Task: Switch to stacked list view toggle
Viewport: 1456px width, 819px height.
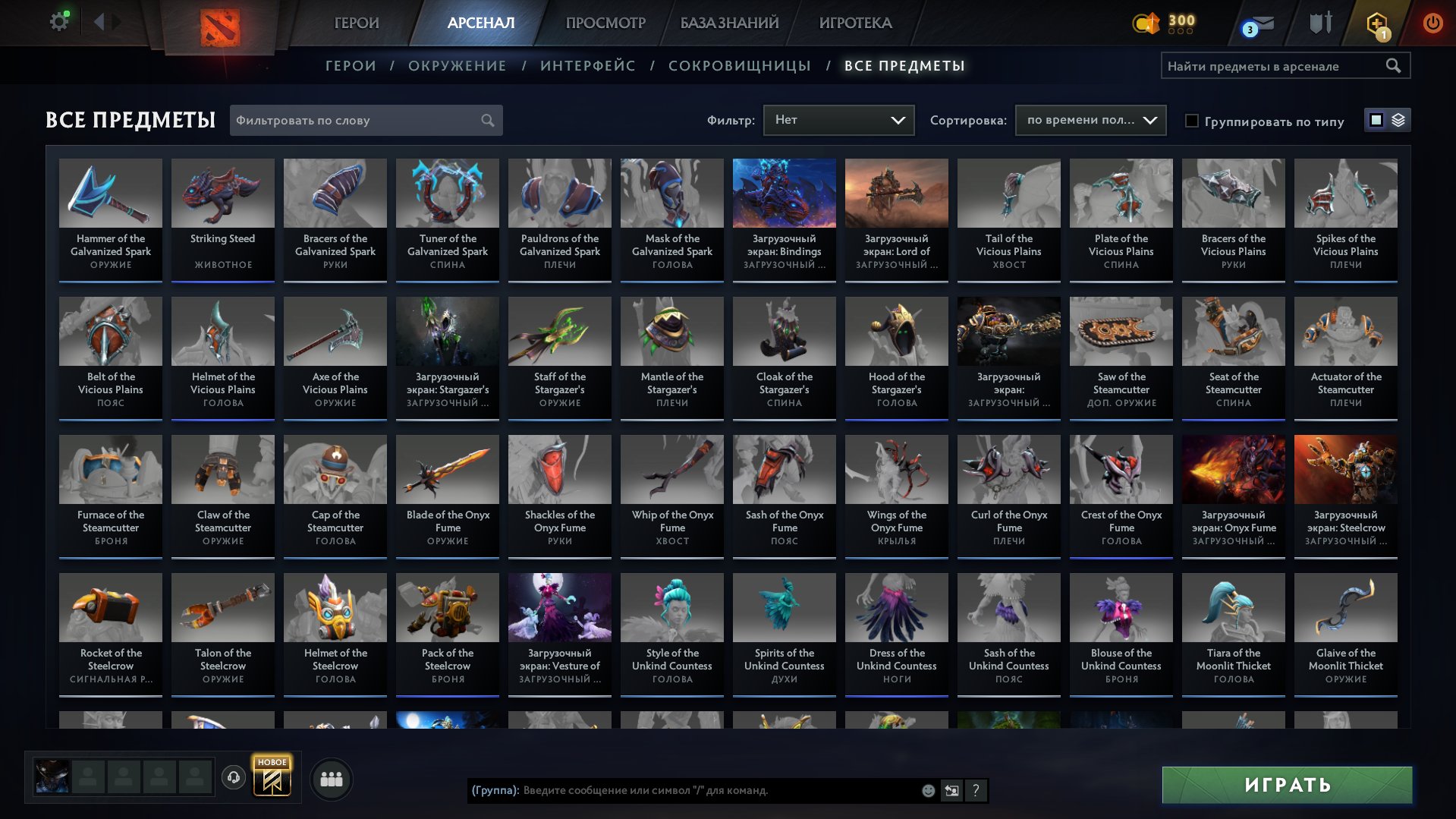Action: (x=1398, y=120)
